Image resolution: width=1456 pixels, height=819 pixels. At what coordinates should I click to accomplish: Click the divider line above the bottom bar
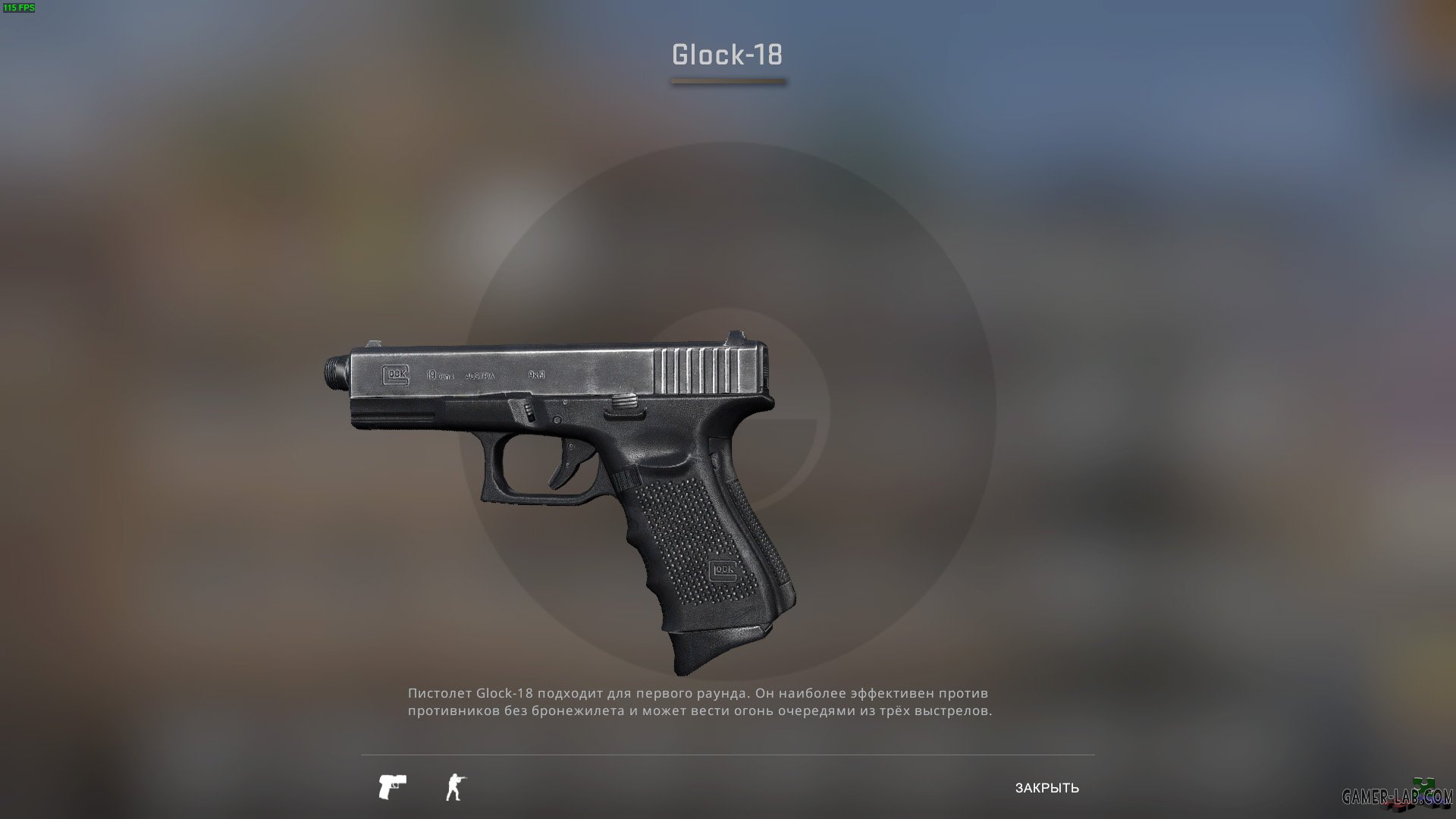pos(728,755)
